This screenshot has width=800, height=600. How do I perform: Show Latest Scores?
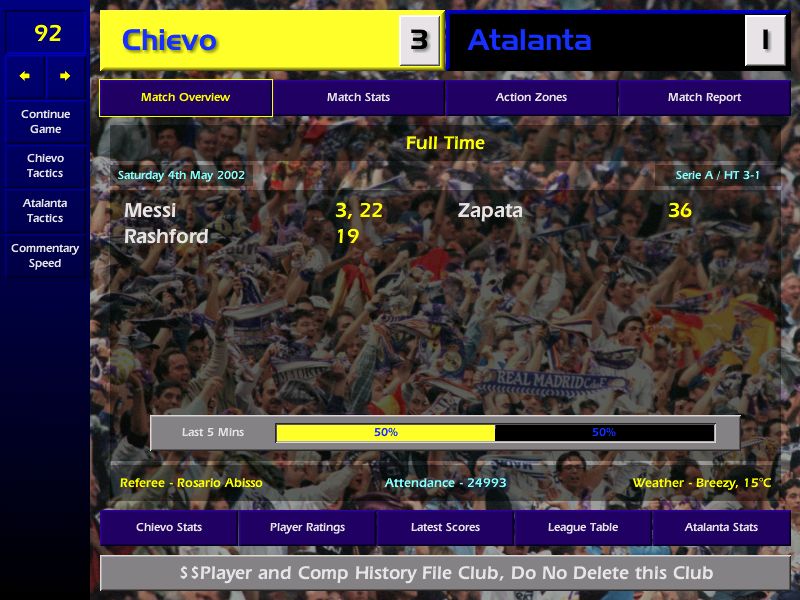(x=445, y=528)
